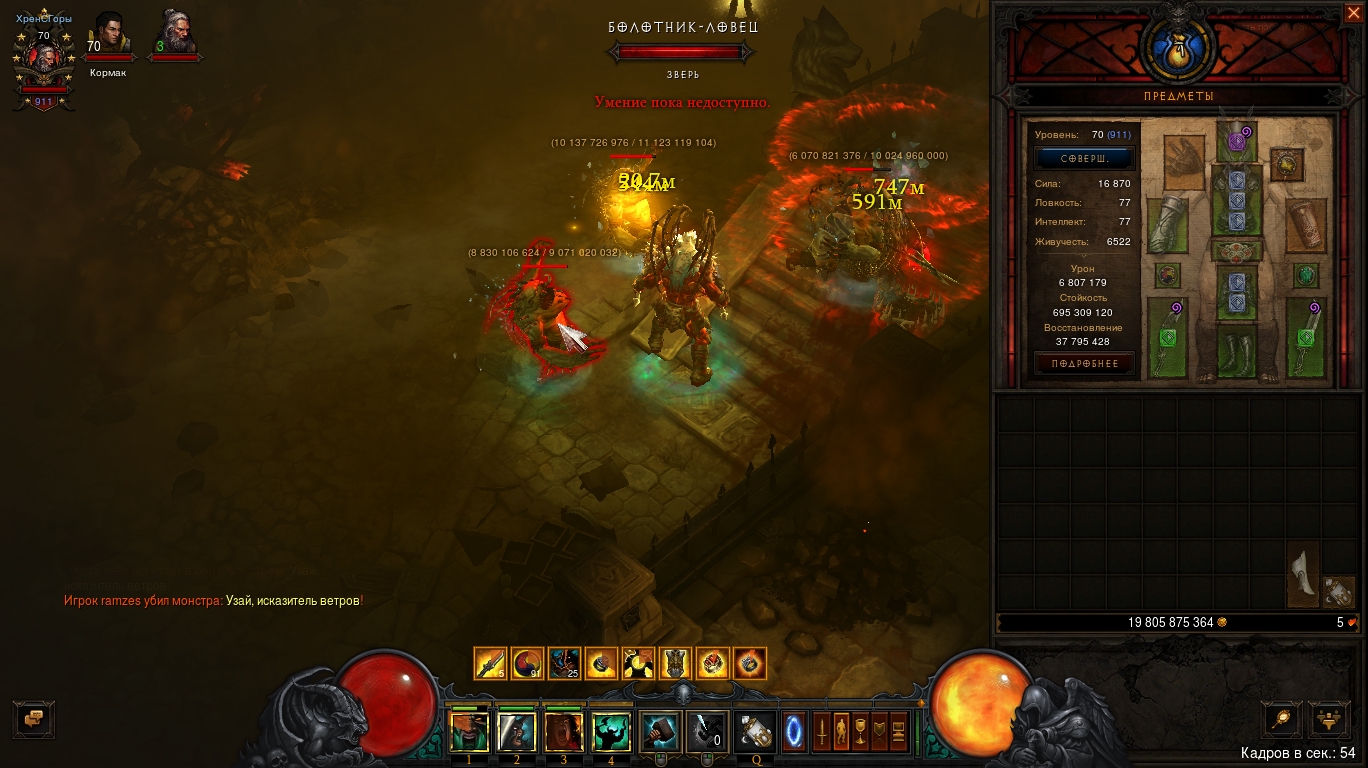
Task: Pick the white horn item in the bag
Action: tap(1302, 574)
